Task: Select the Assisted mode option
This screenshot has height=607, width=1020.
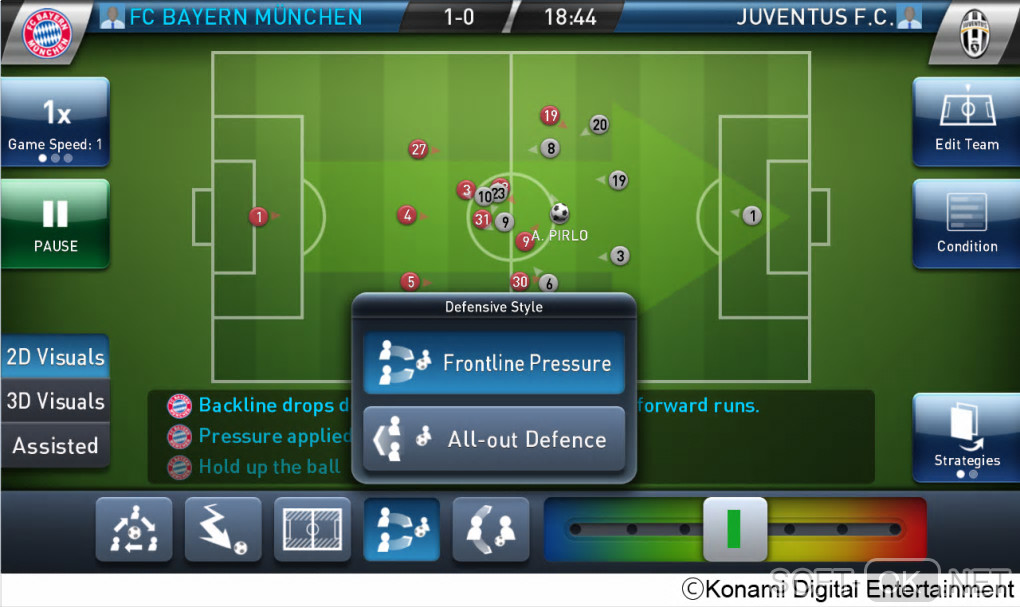Action: (55, 446)
